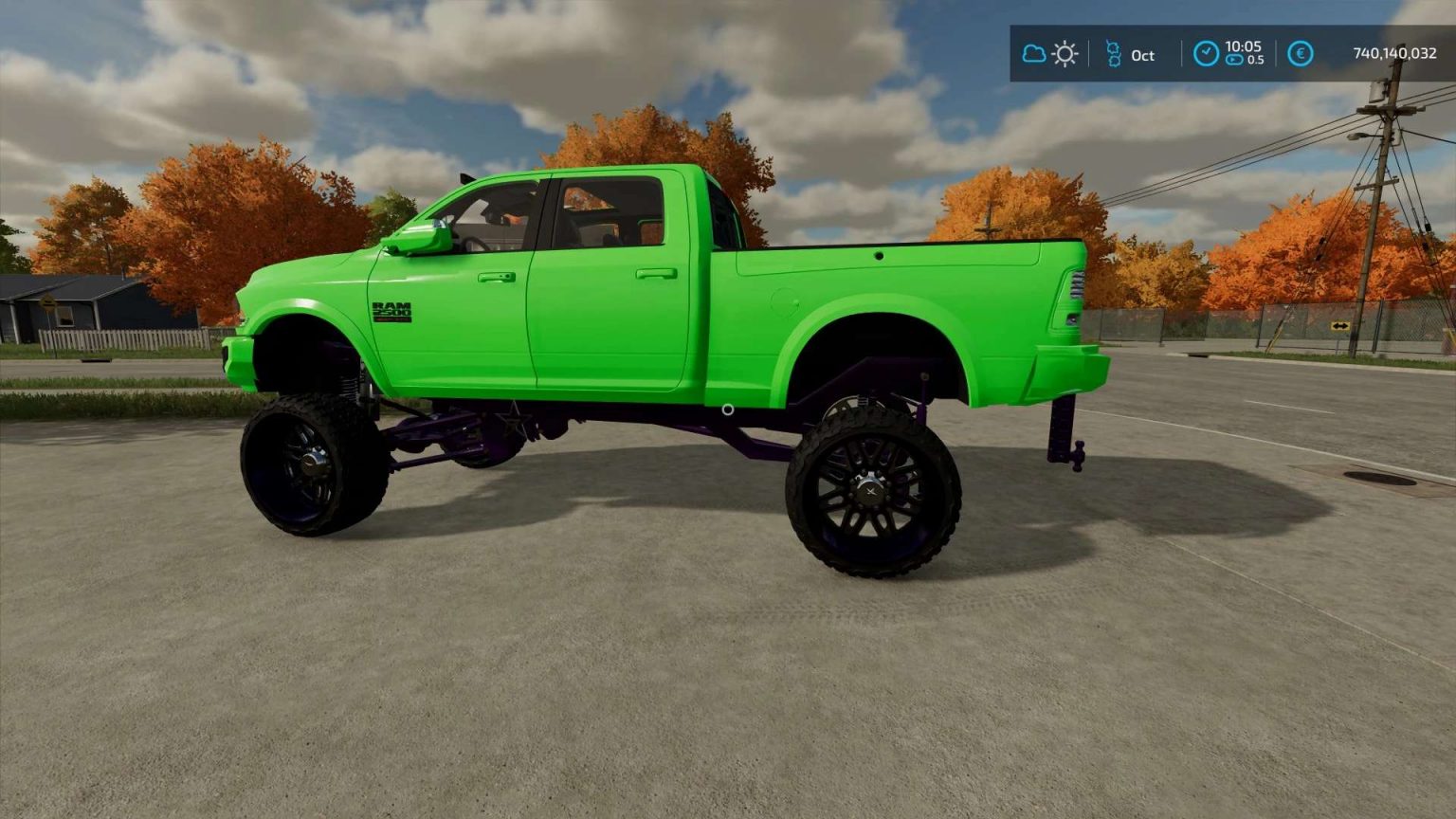This screenshot has height=819, width=1456.
Task: Click the road sign near the house
Action: 48,301
